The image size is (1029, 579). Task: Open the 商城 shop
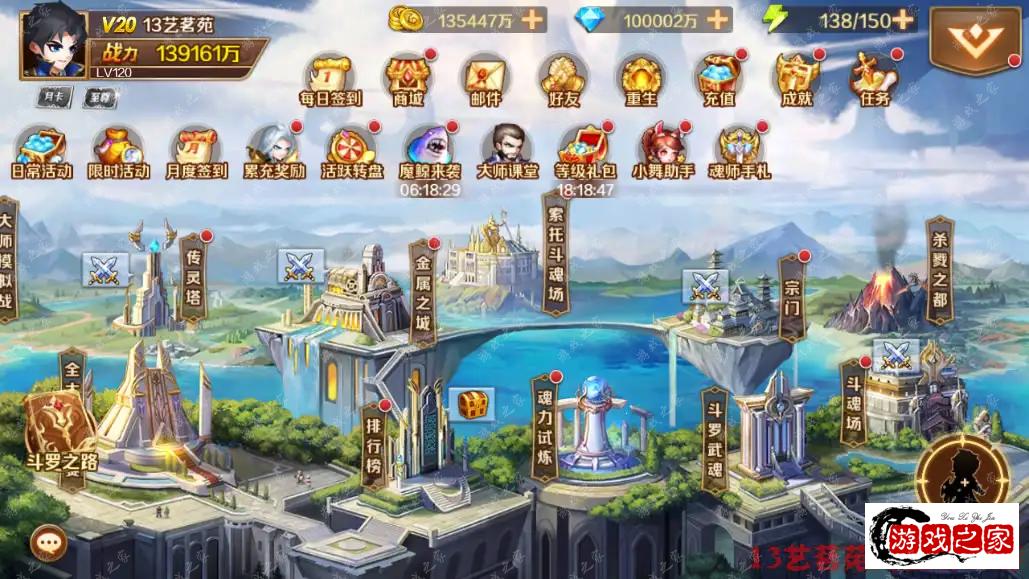(408, 78)
